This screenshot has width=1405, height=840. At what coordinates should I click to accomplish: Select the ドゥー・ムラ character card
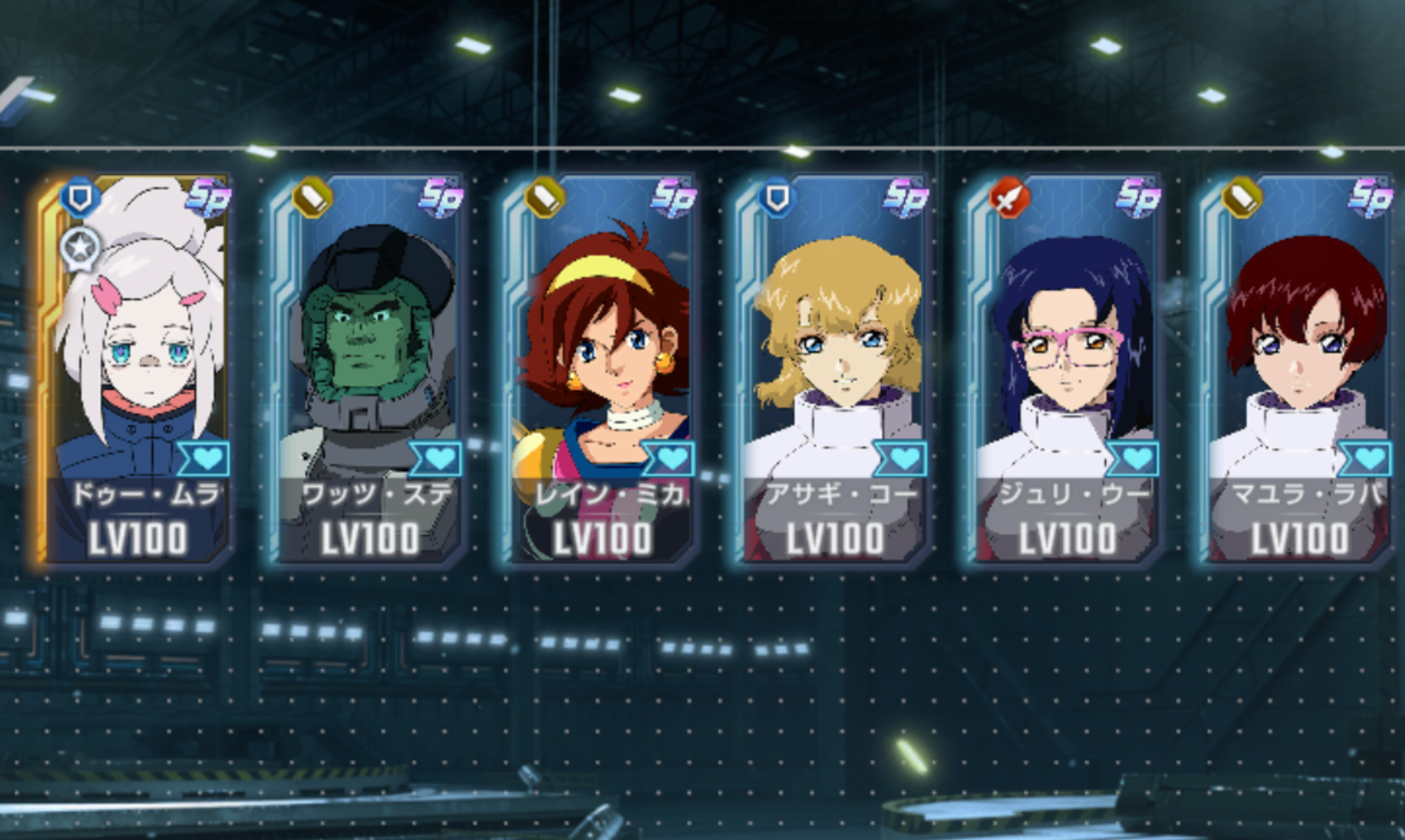(x=136, y=370)
